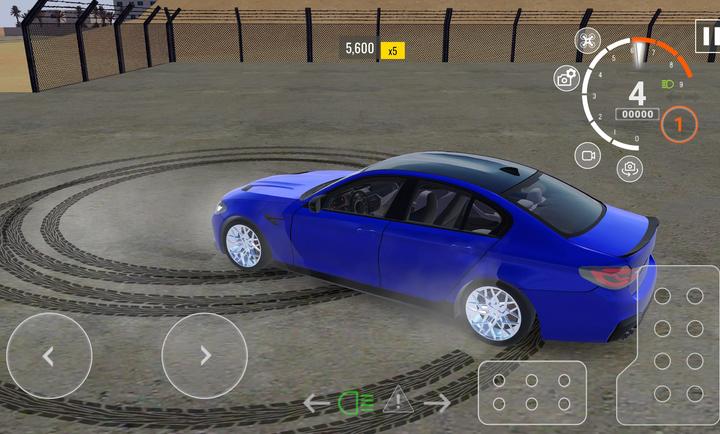The width and height of the screenshot is (720, 434).
Task: Tap the drone camera icon
Action: [x=587, y=41]
